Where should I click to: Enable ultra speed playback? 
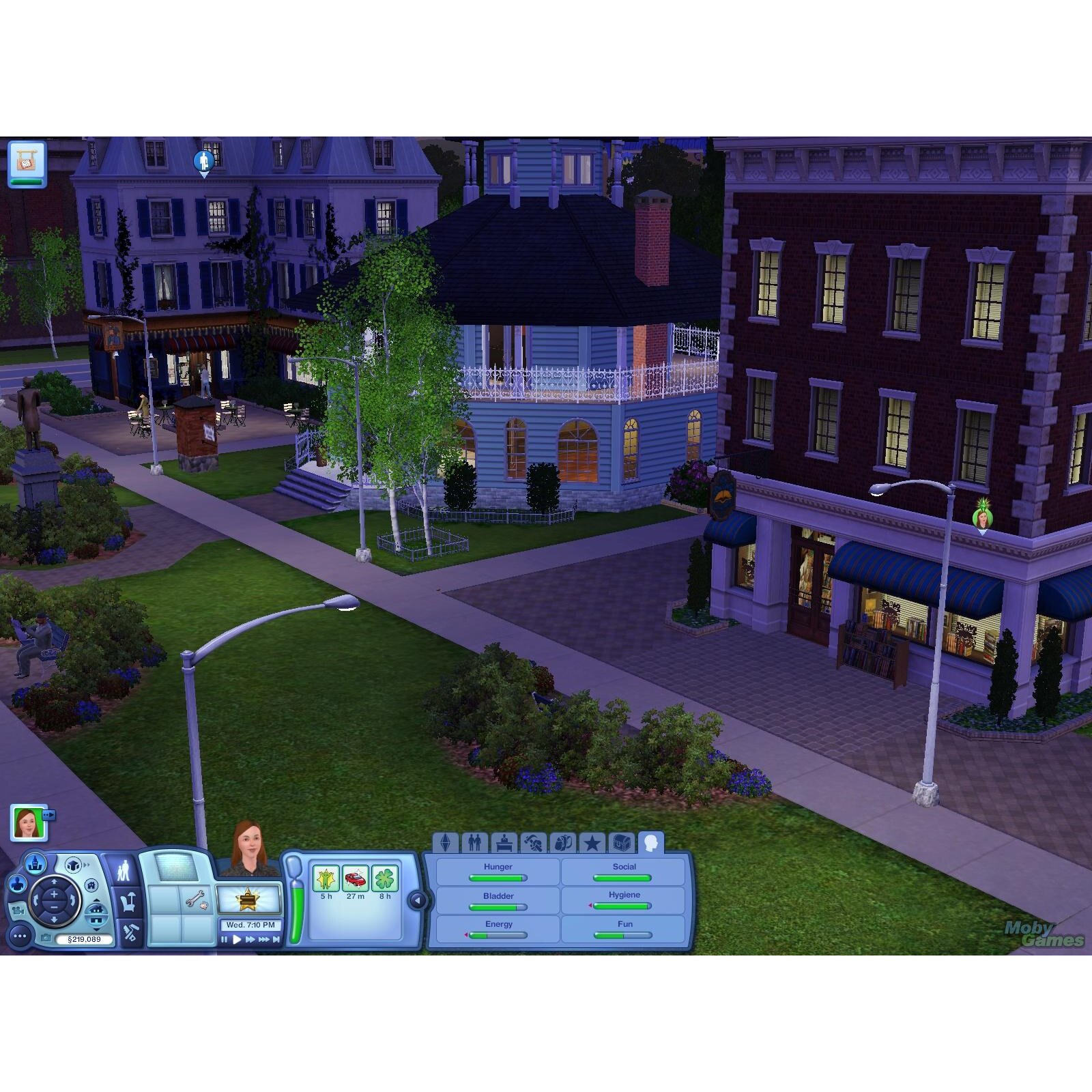click(x=264, y=938)
